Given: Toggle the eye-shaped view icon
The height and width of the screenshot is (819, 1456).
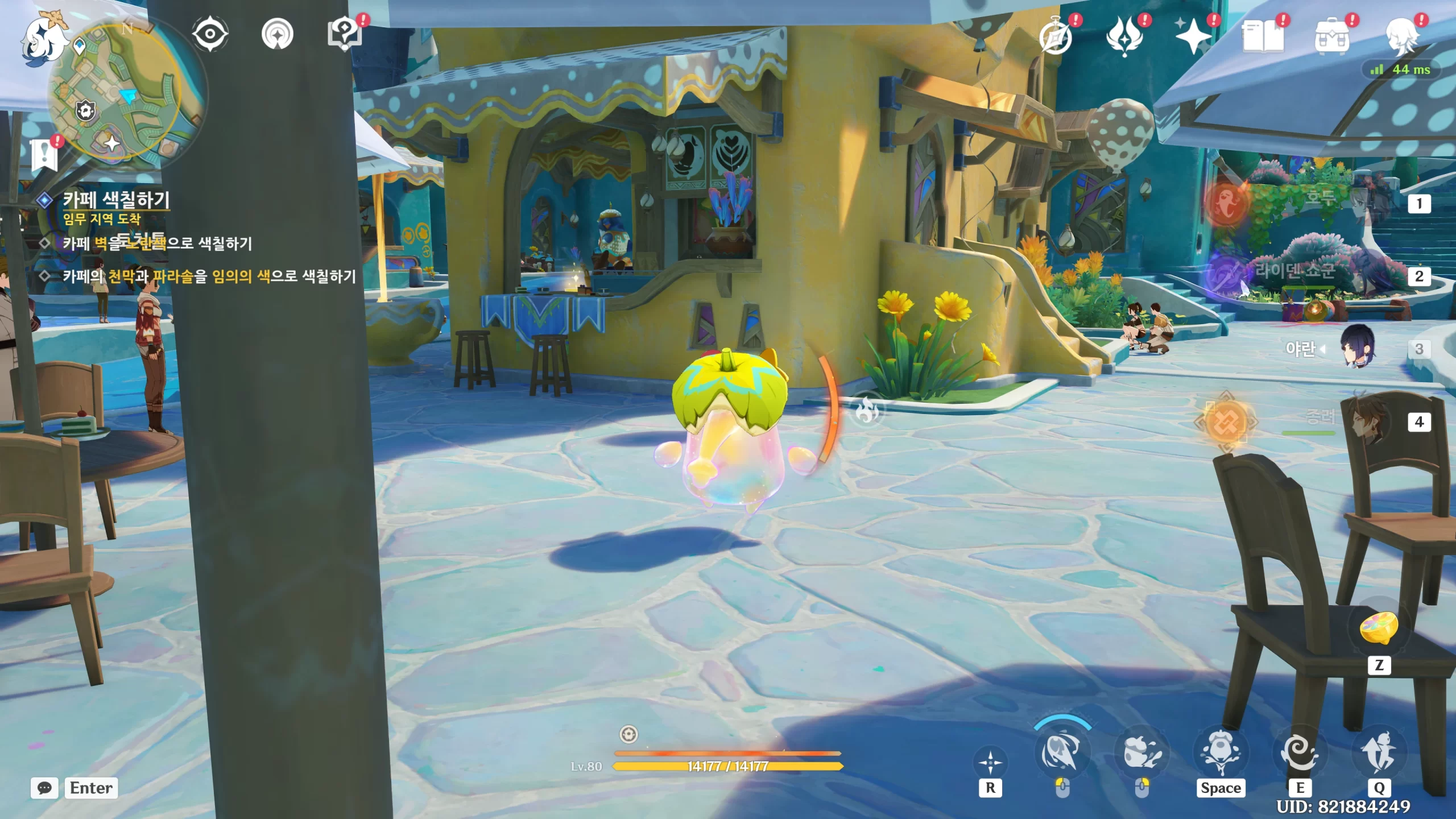Looking at the screenshot, I should [x=210, y=34].
